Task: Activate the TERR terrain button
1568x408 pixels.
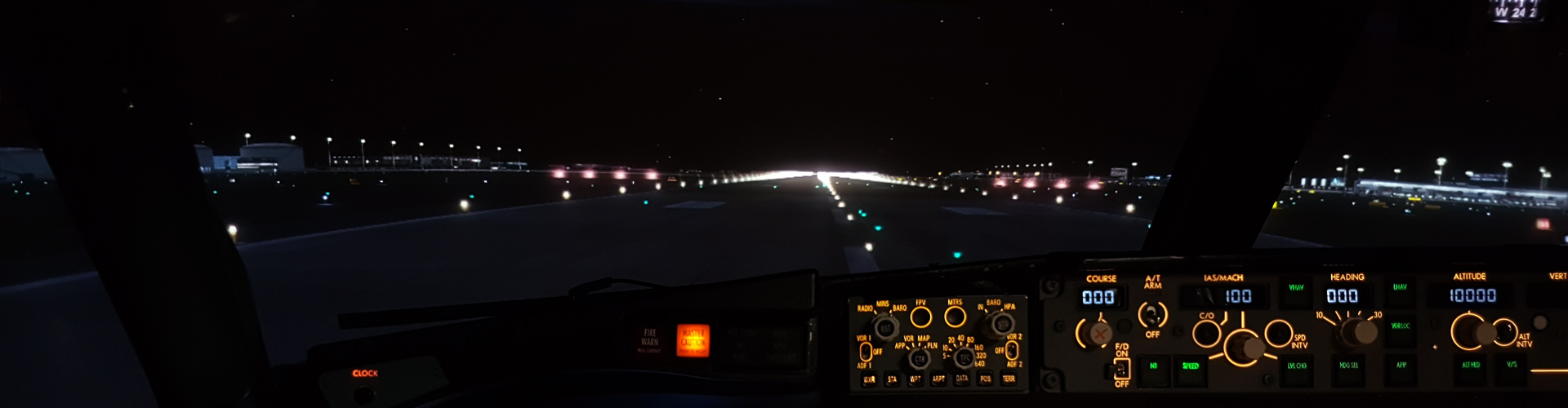Action: pyautogui.click(x=1009, y=379)
